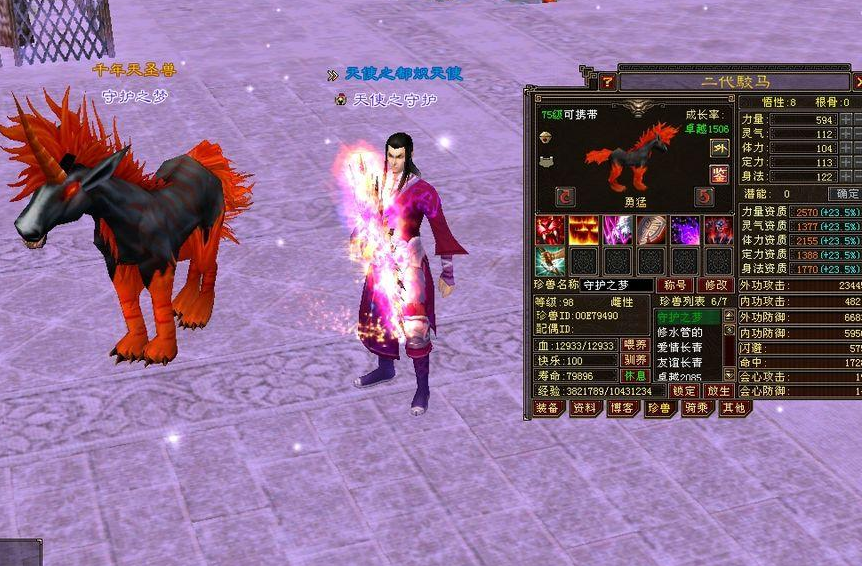Release the pet with 放生
862x566 pixels.
tap(717, 391)
